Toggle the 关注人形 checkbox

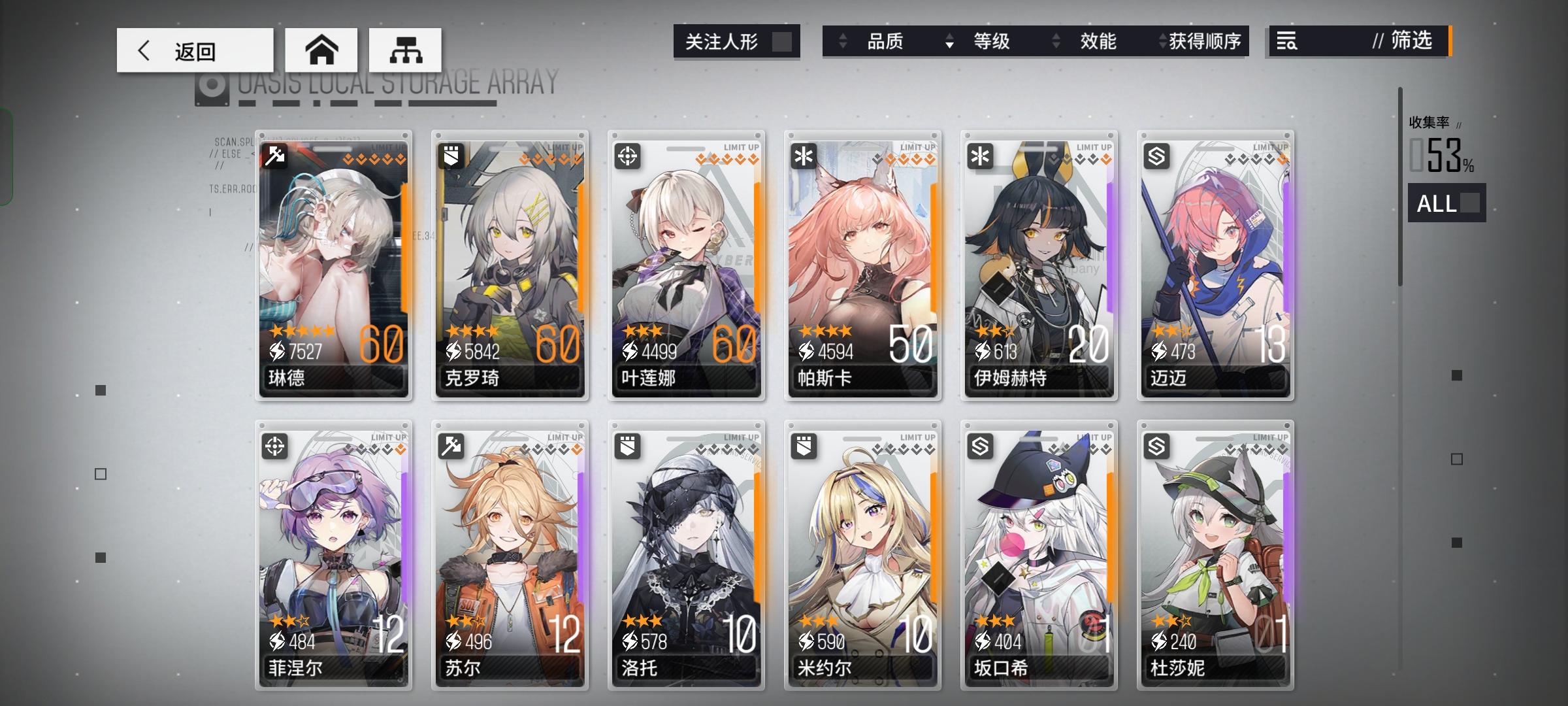tap(783, 41)
